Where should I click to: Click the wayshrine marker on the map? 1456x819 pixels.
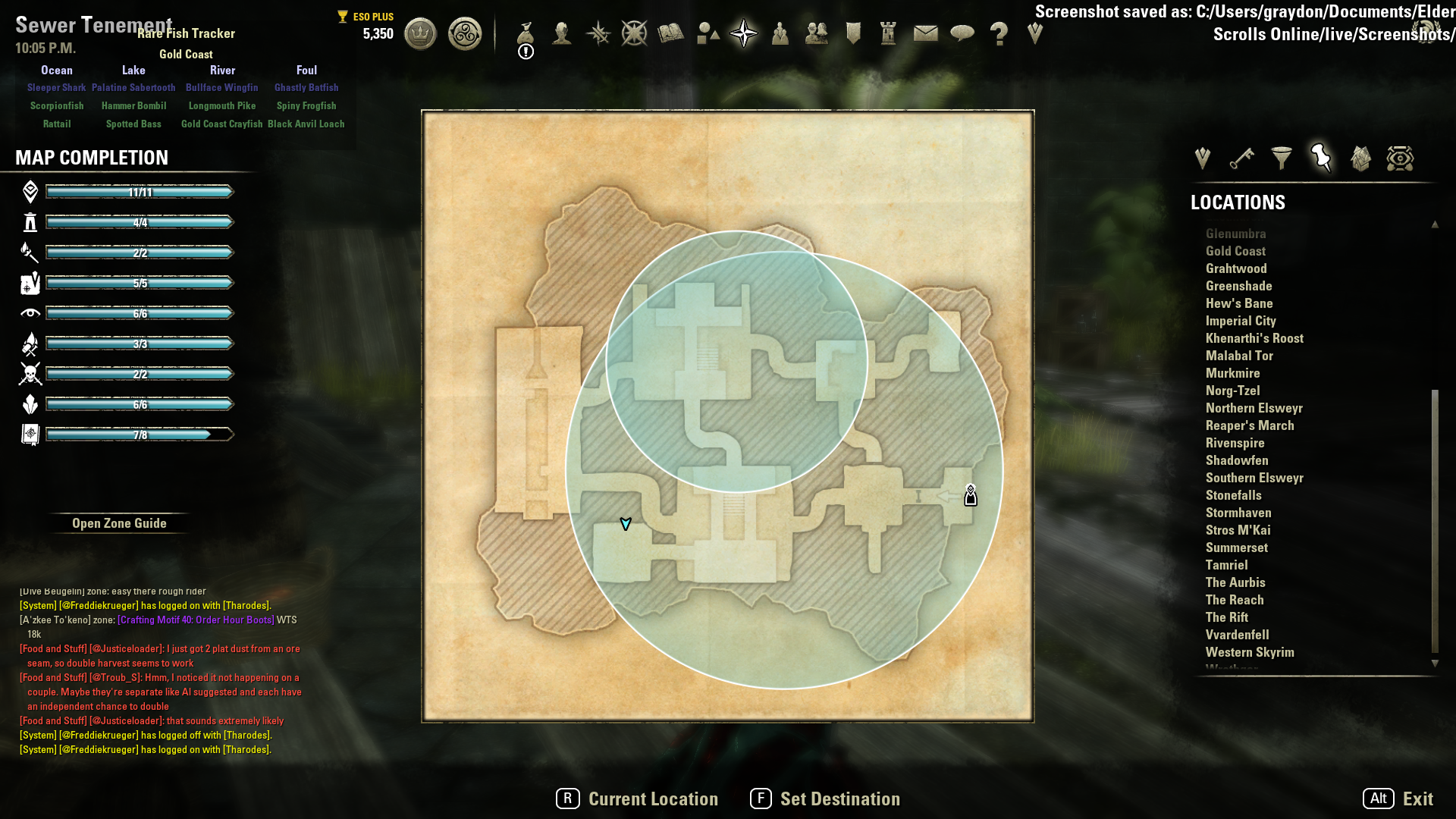971,495
